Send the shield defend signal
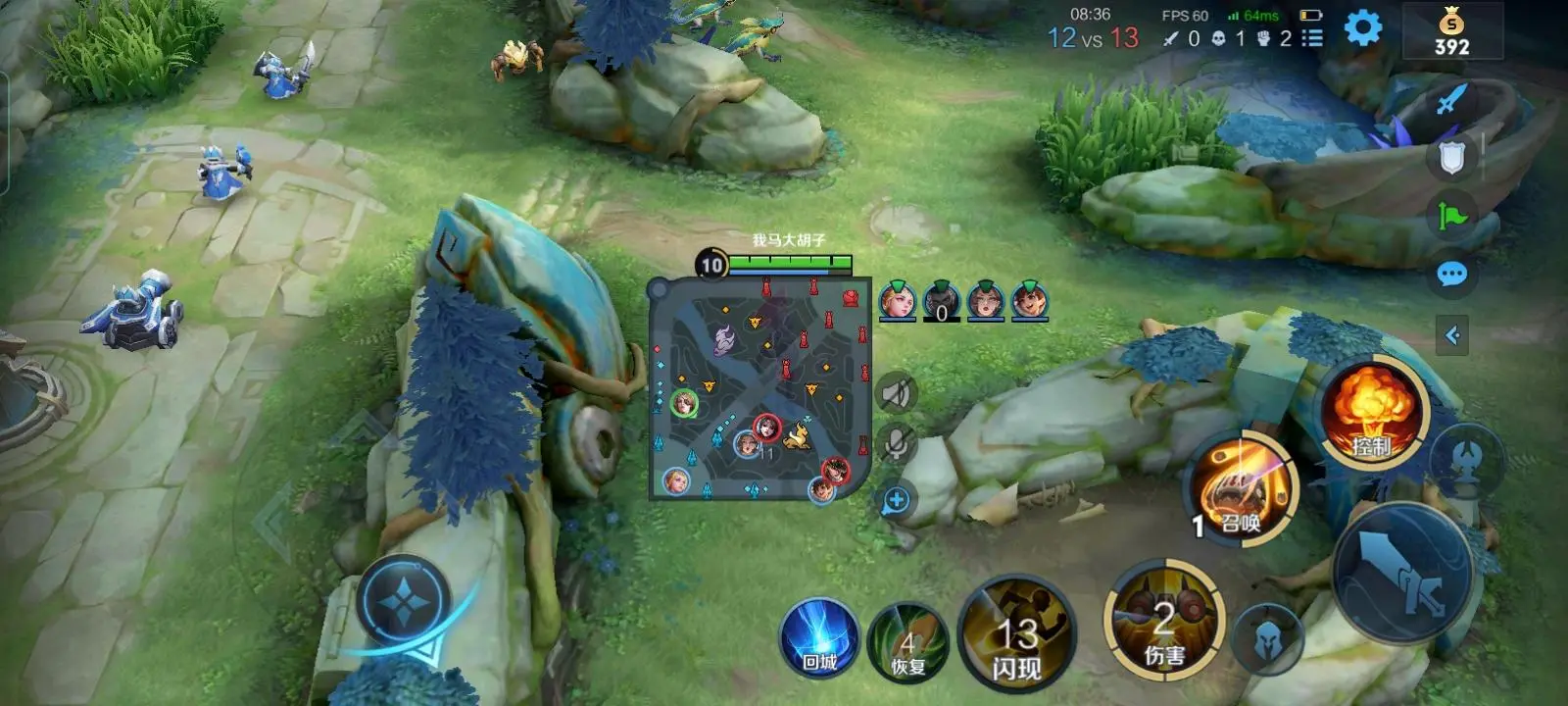Image resolution: width=1568 pixels, height=706 pixels. coord(1451,157)
